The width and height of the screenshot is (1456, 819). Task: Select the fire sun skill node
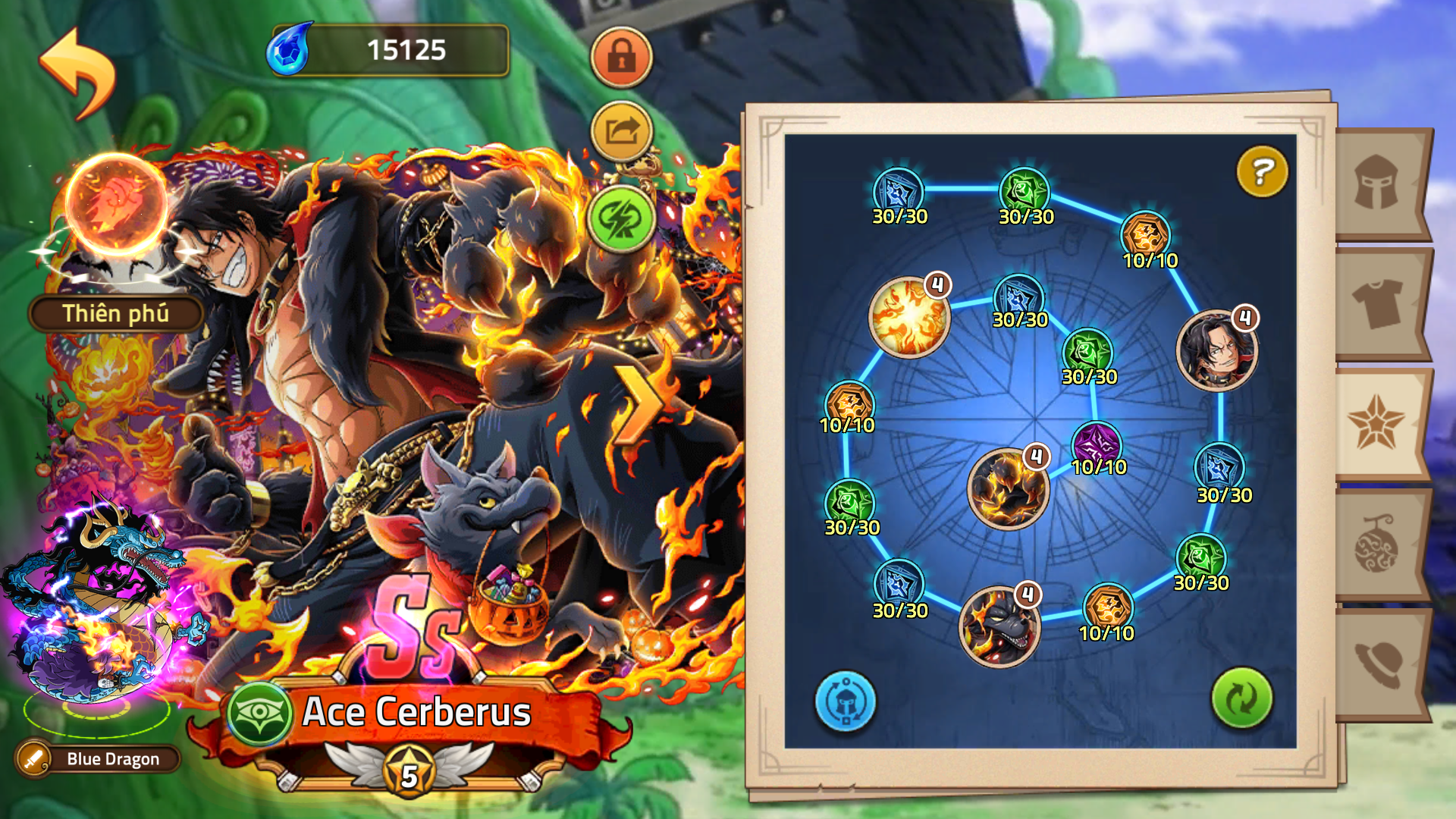click(908, 317)
